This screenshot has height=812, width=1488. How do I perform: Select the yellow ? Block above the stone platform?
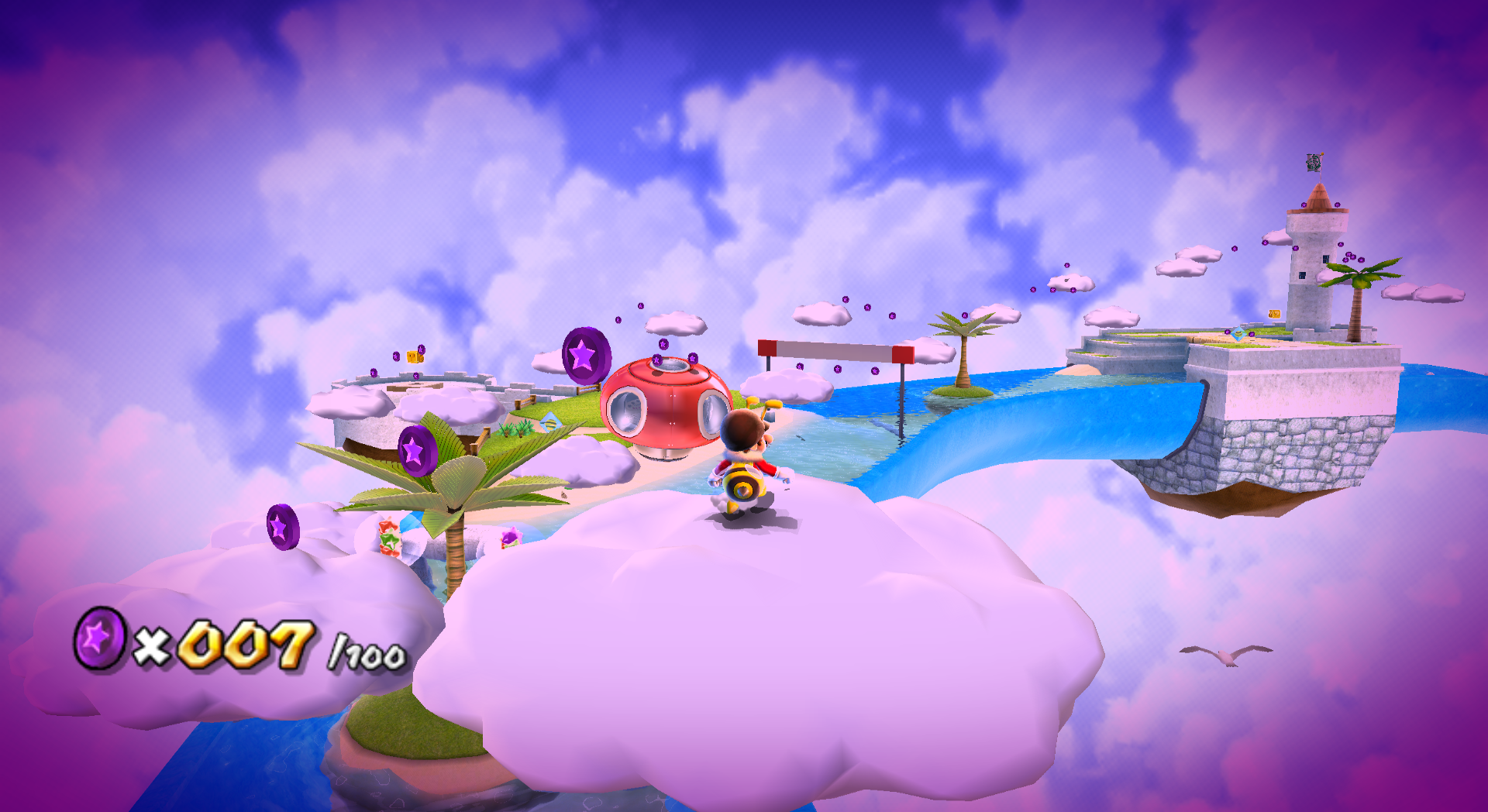(x=413, y=357)
